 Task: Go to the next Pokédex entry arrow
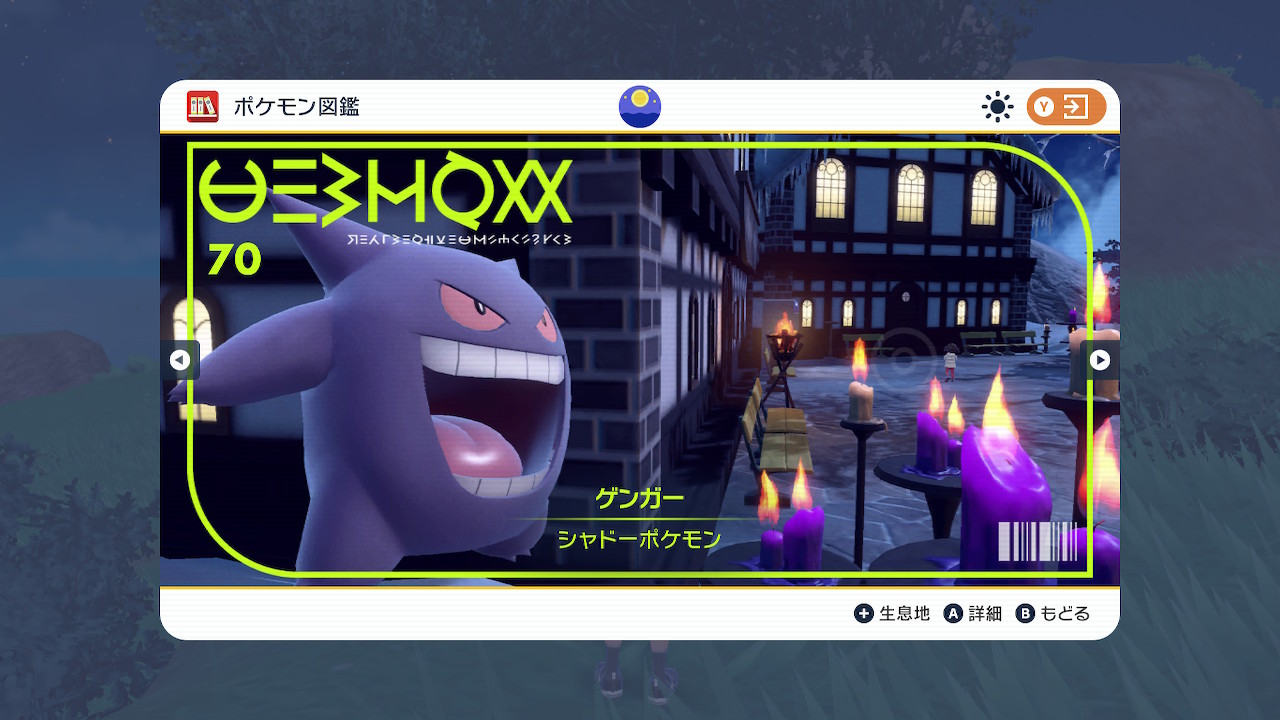[1099, 360]
